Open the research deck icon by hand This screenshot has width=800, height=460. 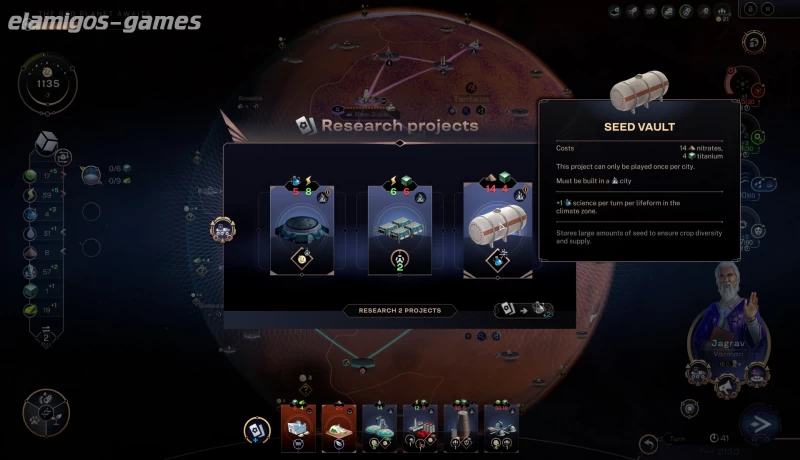pos(258,429)
